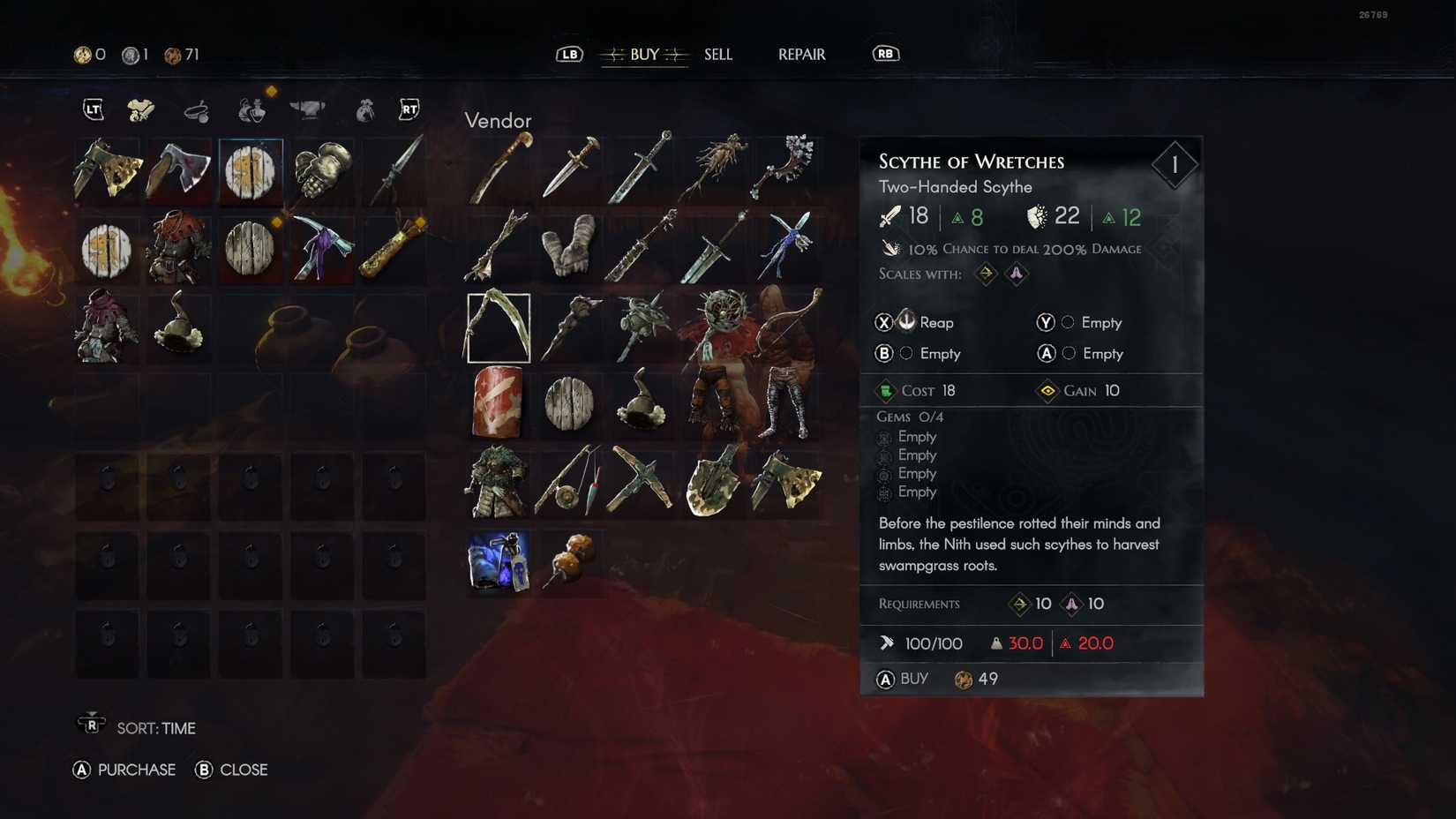Change the SORT: TIME option
Screen dimensions: 1456x819
pyautogui.click(x=159, y=728)
